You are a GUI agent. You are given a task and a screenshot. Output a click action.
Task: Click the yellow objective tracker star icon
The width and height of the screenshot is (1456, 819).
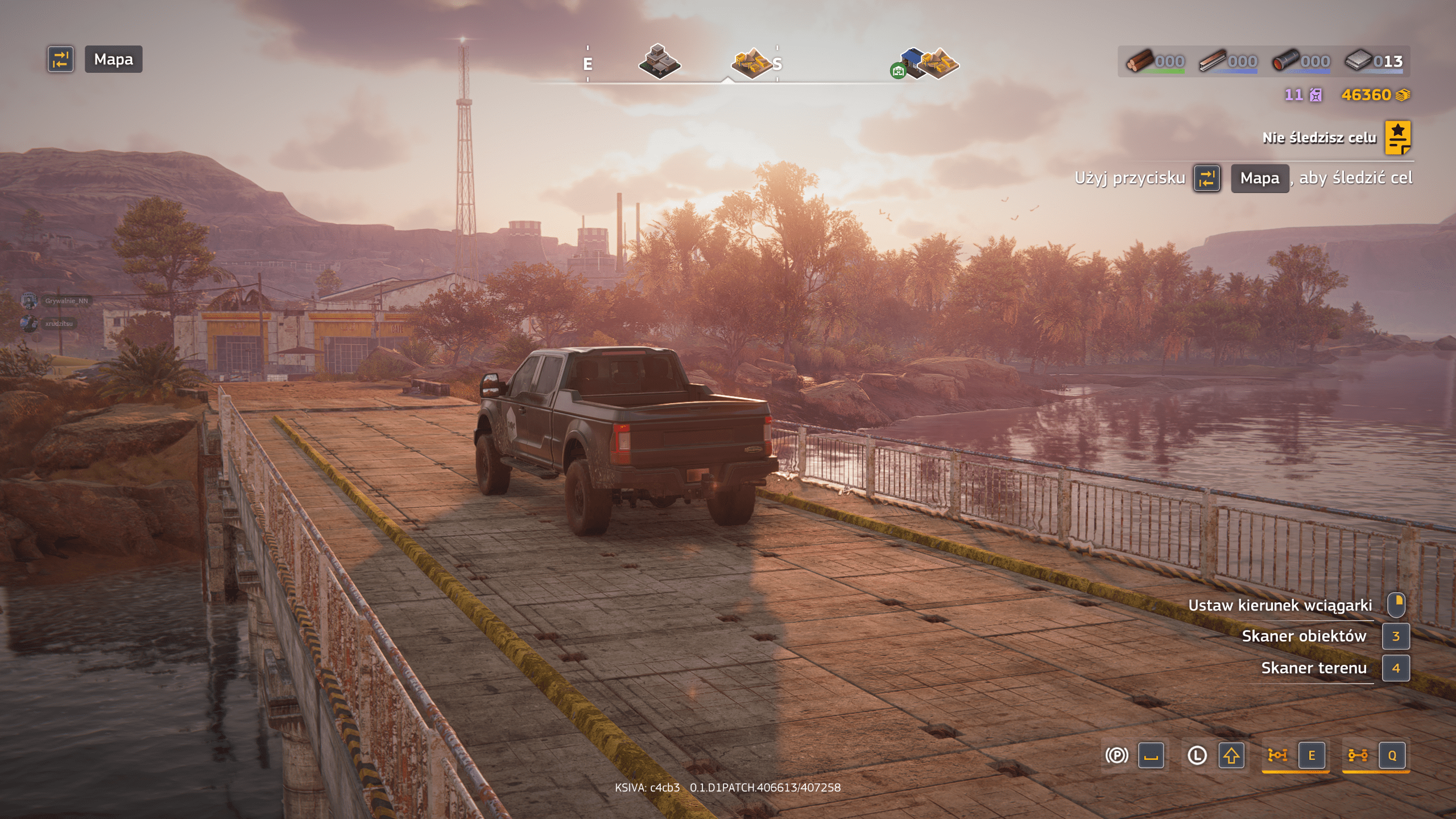click(1397, 138)
